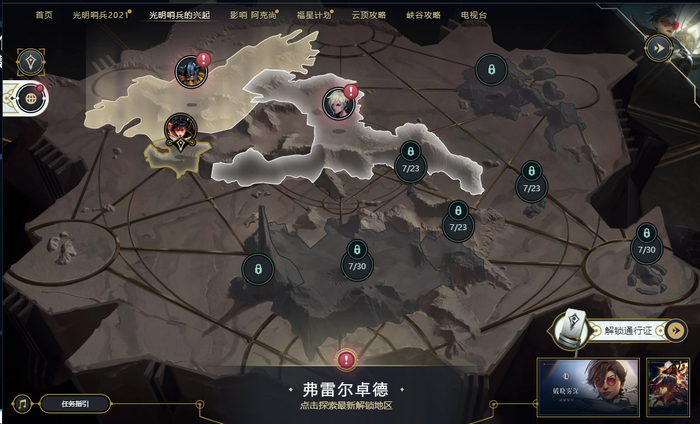Click the red exclamation marker above 弗雷尔卓德

pos(346,359)
